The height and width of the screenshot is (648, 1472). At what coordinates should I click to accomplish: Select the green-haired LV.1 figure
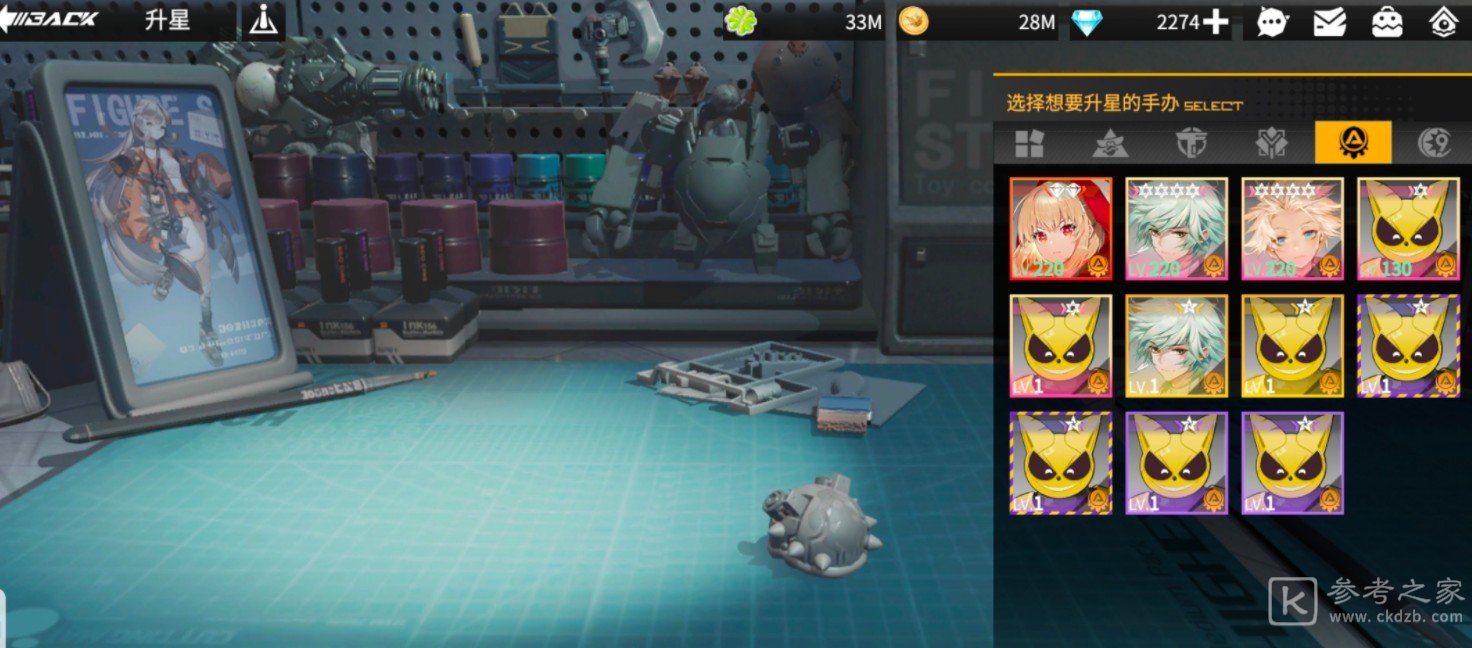click(1177, 346)
